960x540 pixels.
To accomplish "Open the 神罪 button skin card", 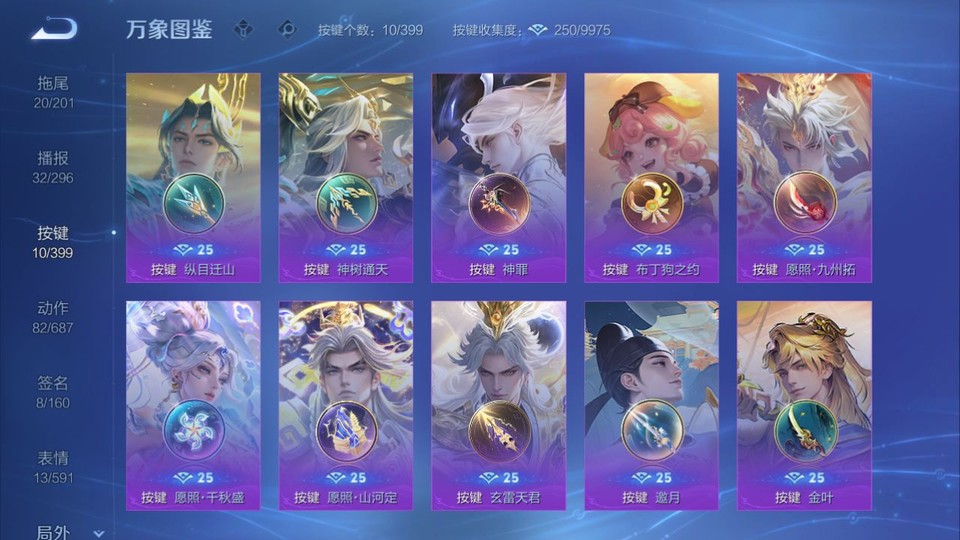I will 498,177.
